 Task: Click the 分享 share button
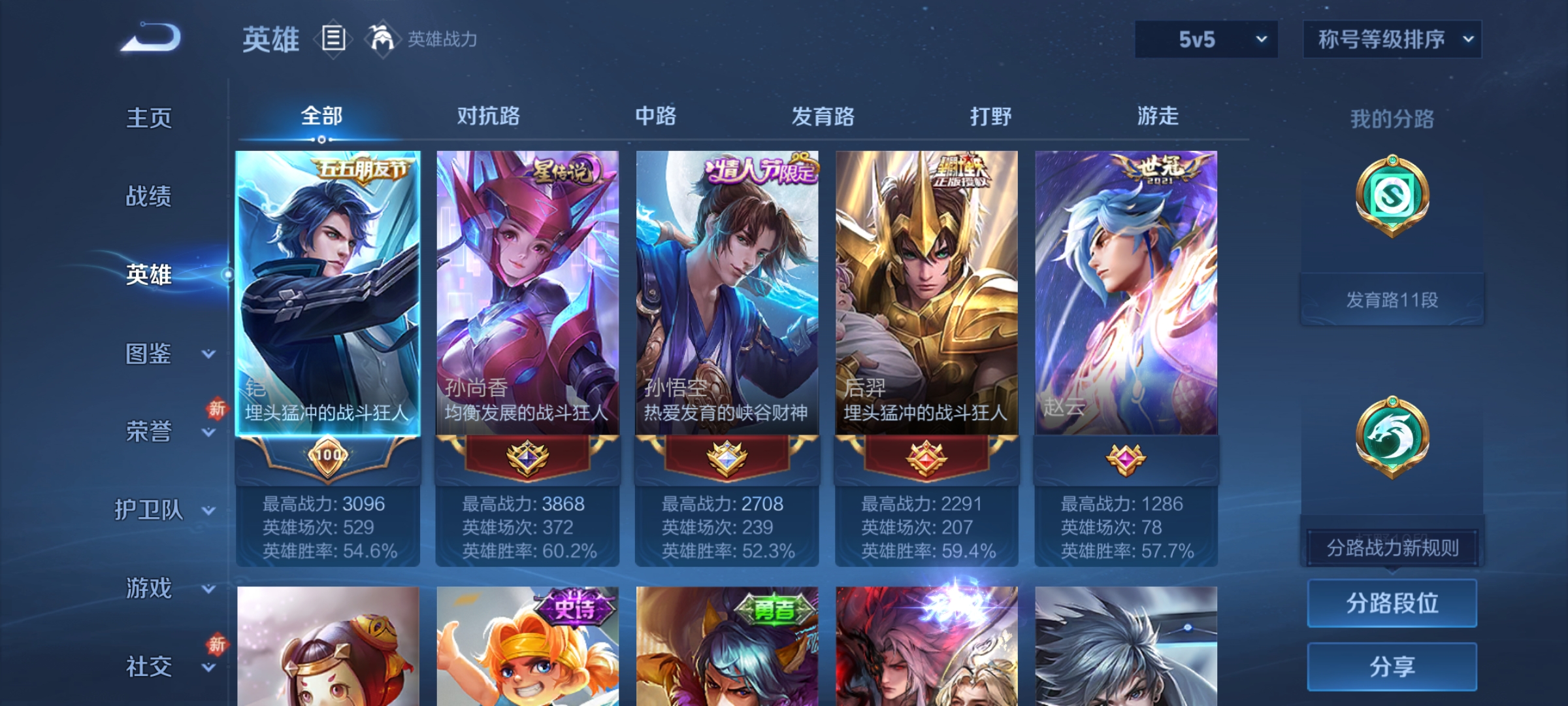coord(1392,665)
